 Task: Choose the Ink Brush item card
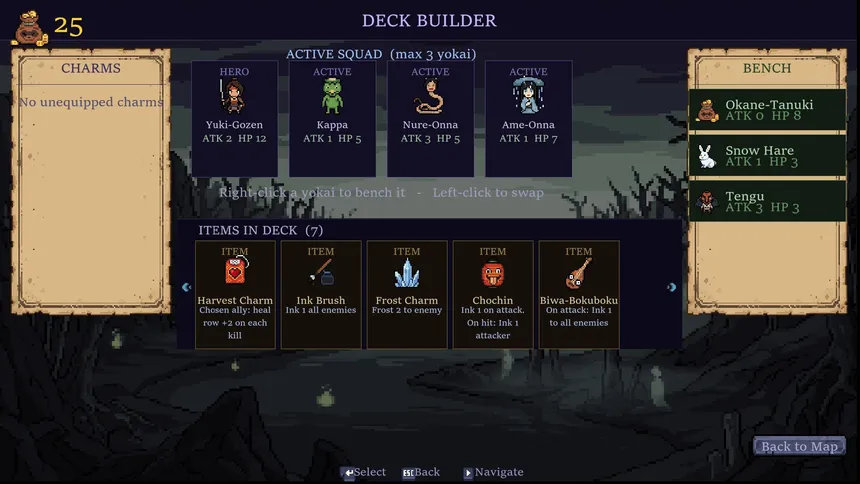pyautogui.click(x=321, y=294)
